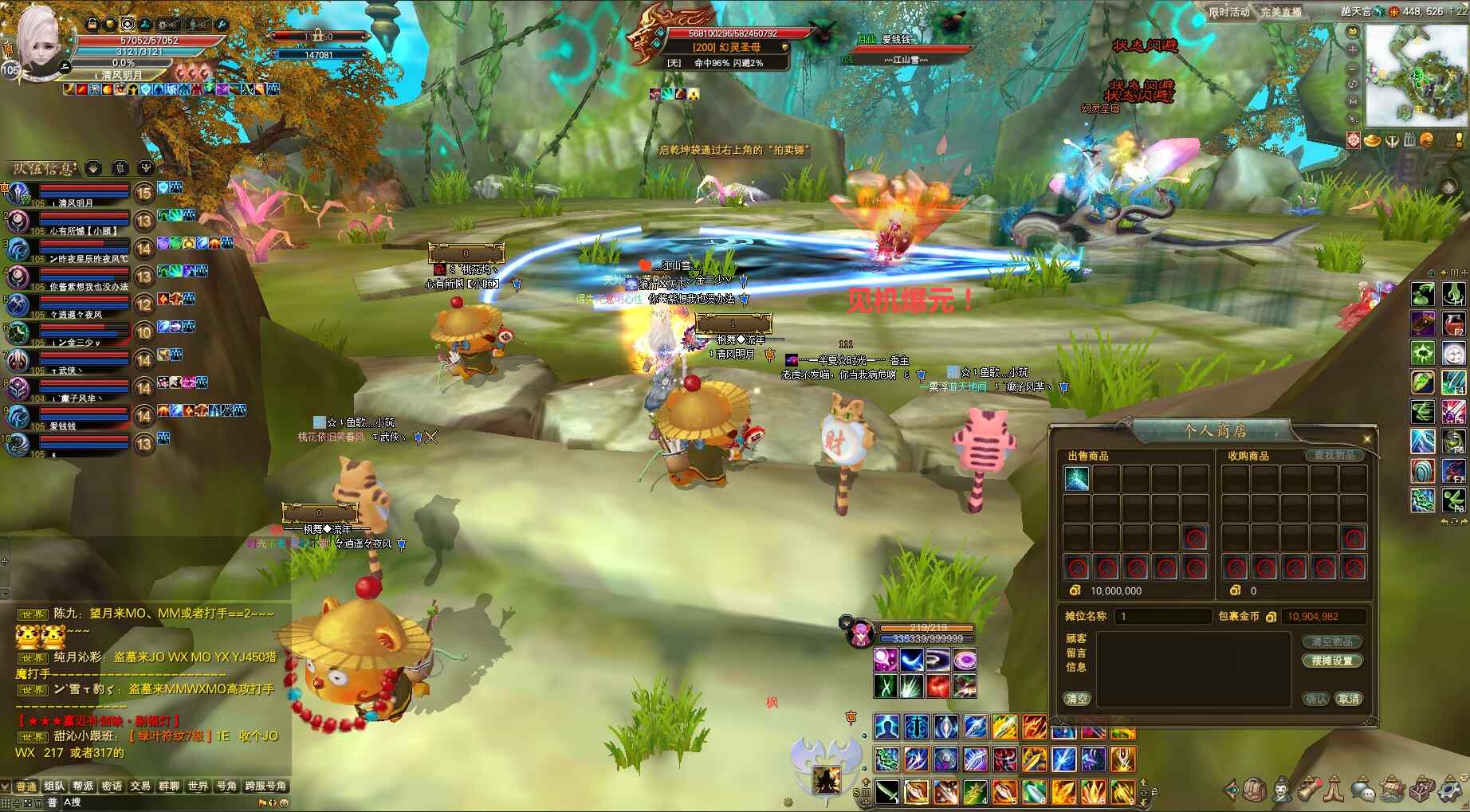Open the world map with M button

pos(1352,101)
